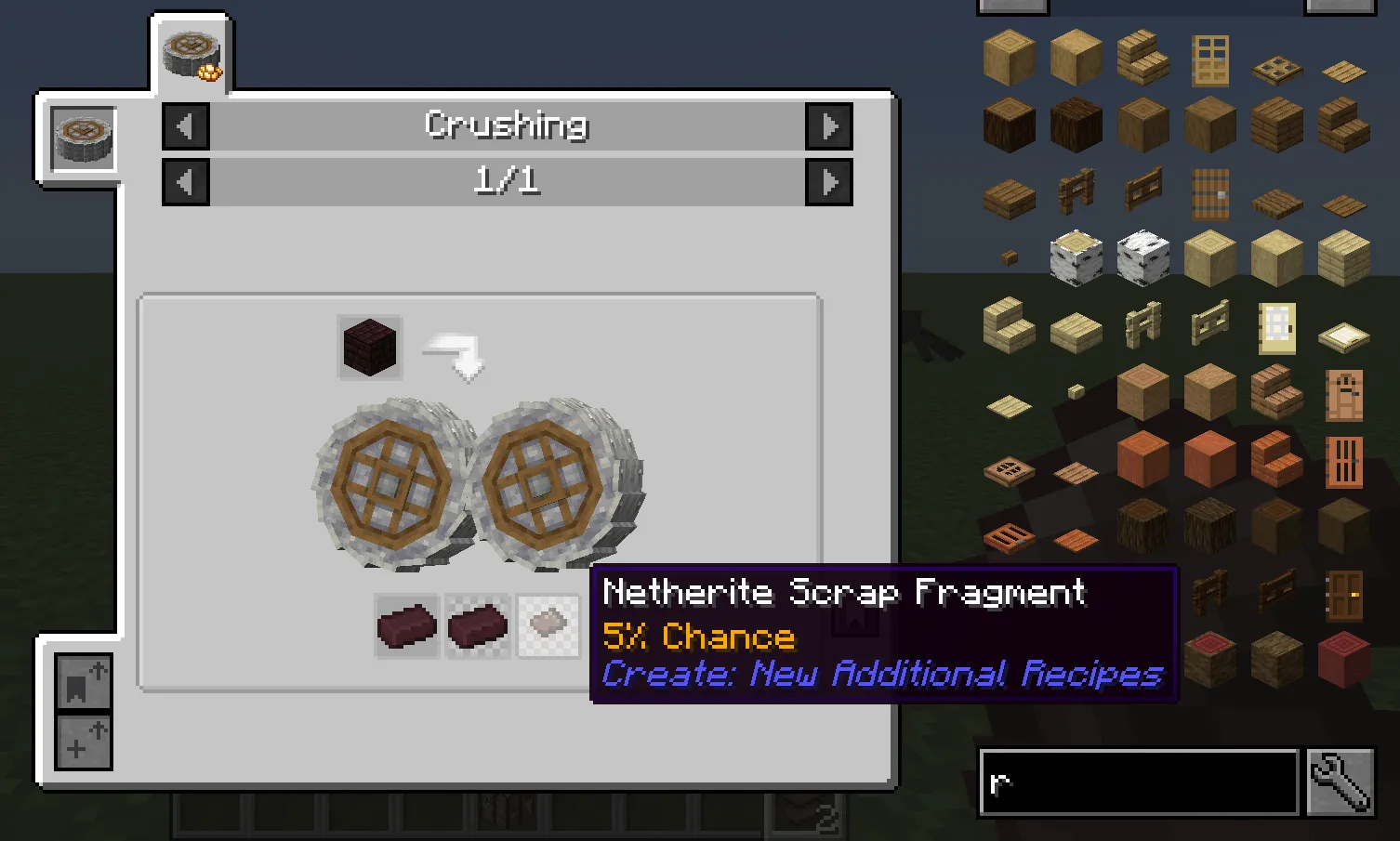Click the oak stairs item in the grid

pos(1142,56)
